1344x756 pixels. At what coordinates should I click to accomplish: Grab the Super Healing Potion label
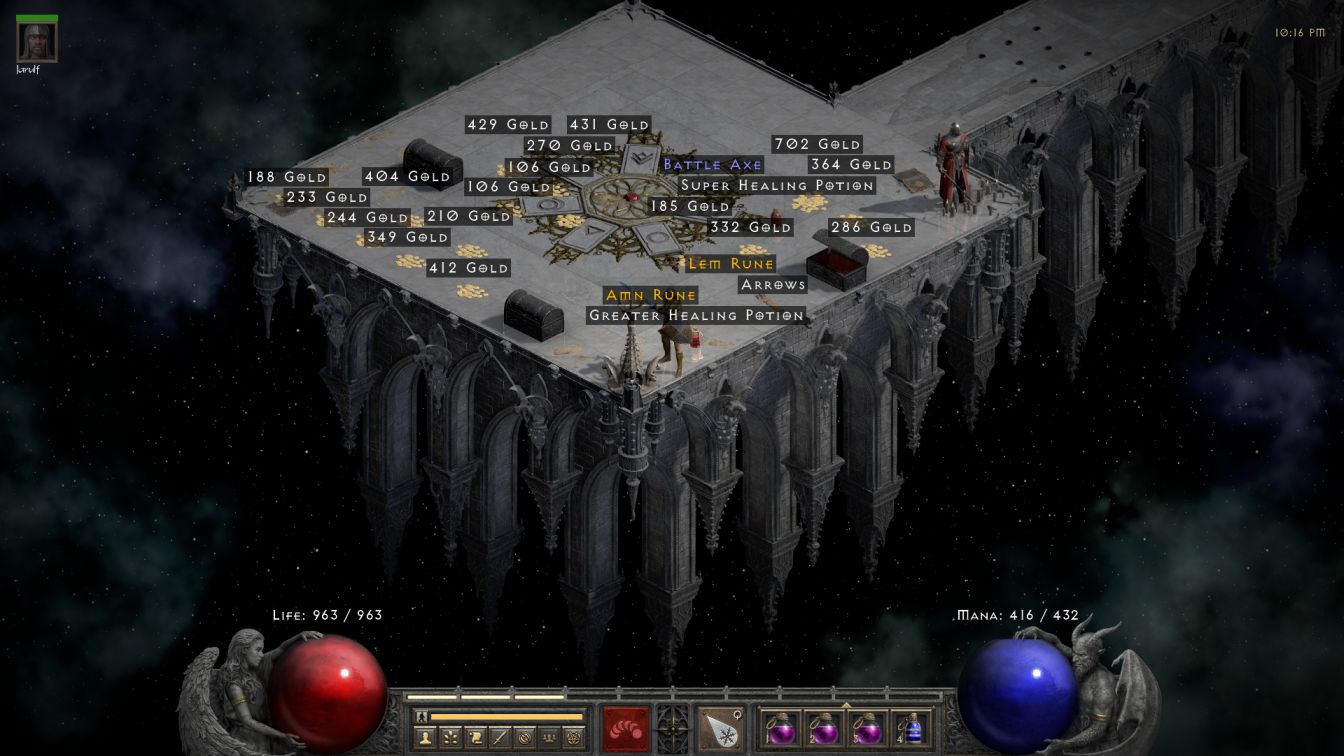click(x=777, y=186)
